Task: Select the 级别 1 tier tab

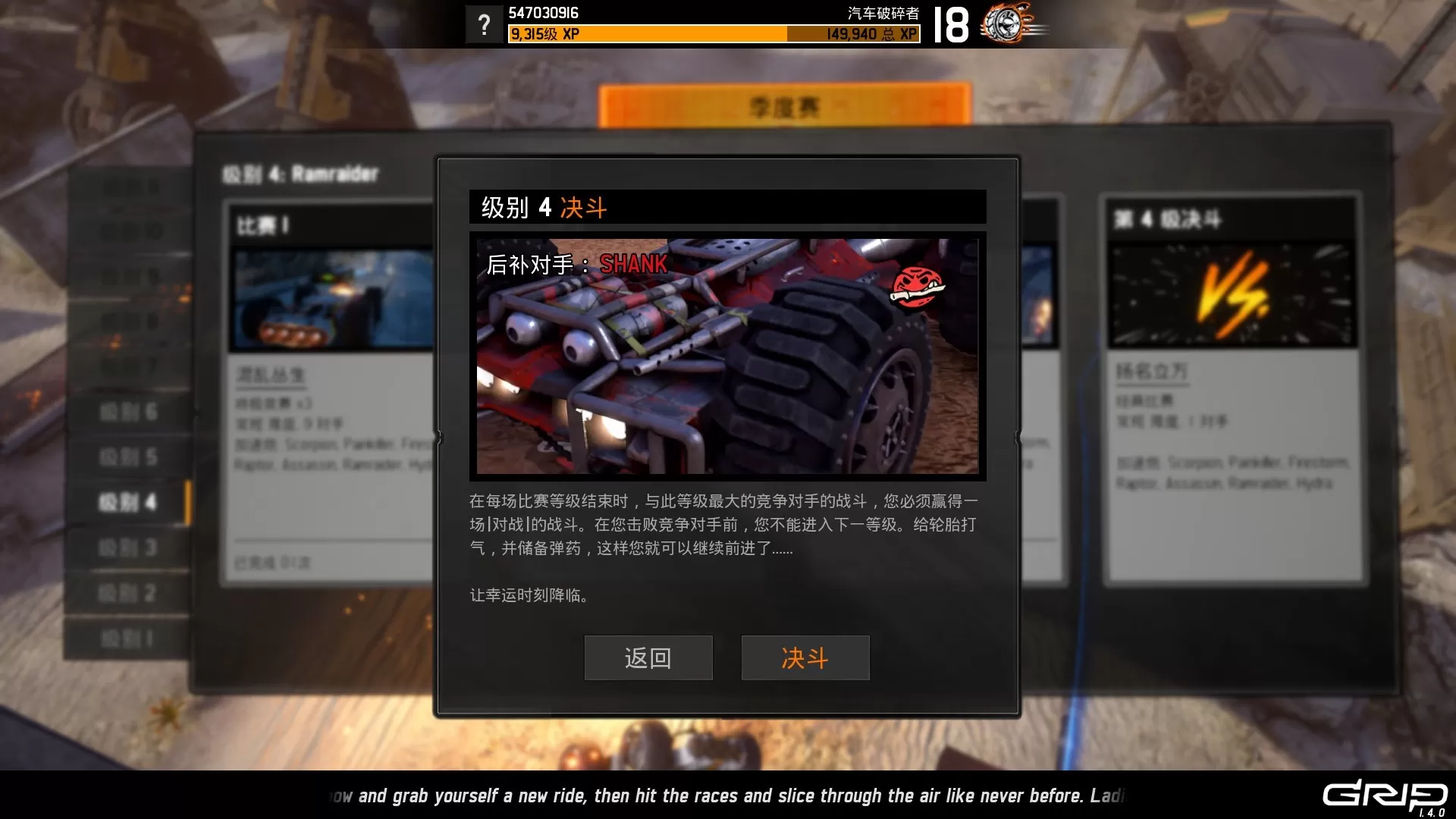Action: 127,639
